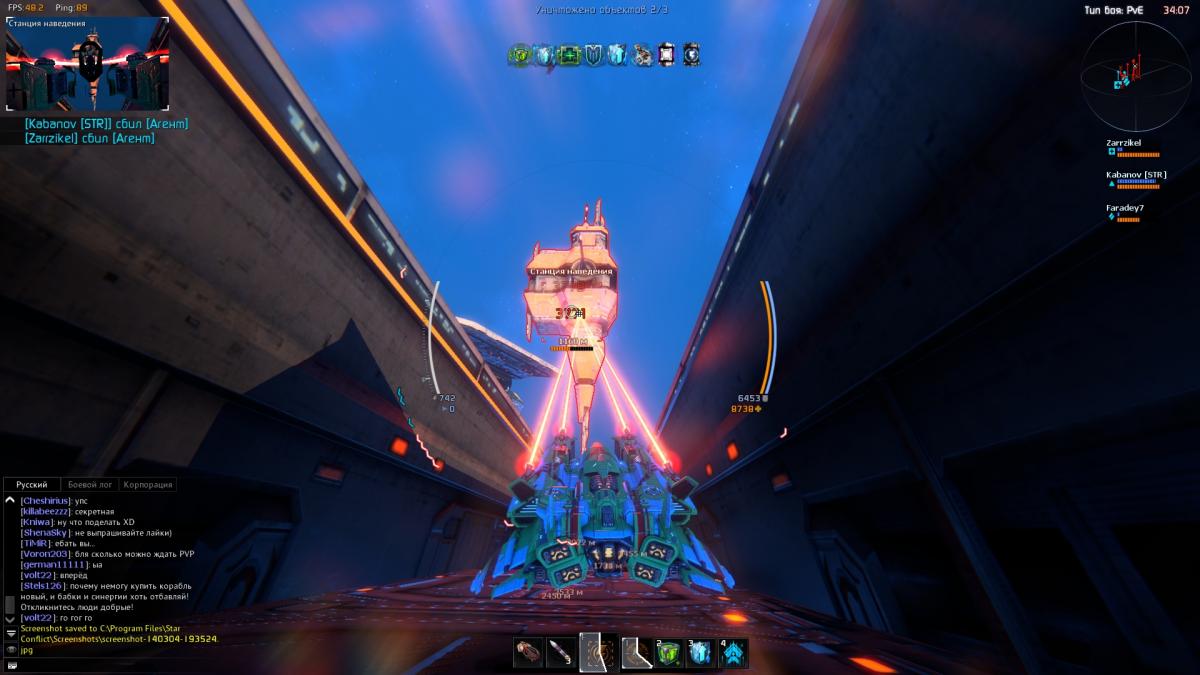Open the Боевой лог tab
This screenshot has width=1200, height=675.
click(x=90, y=485)
